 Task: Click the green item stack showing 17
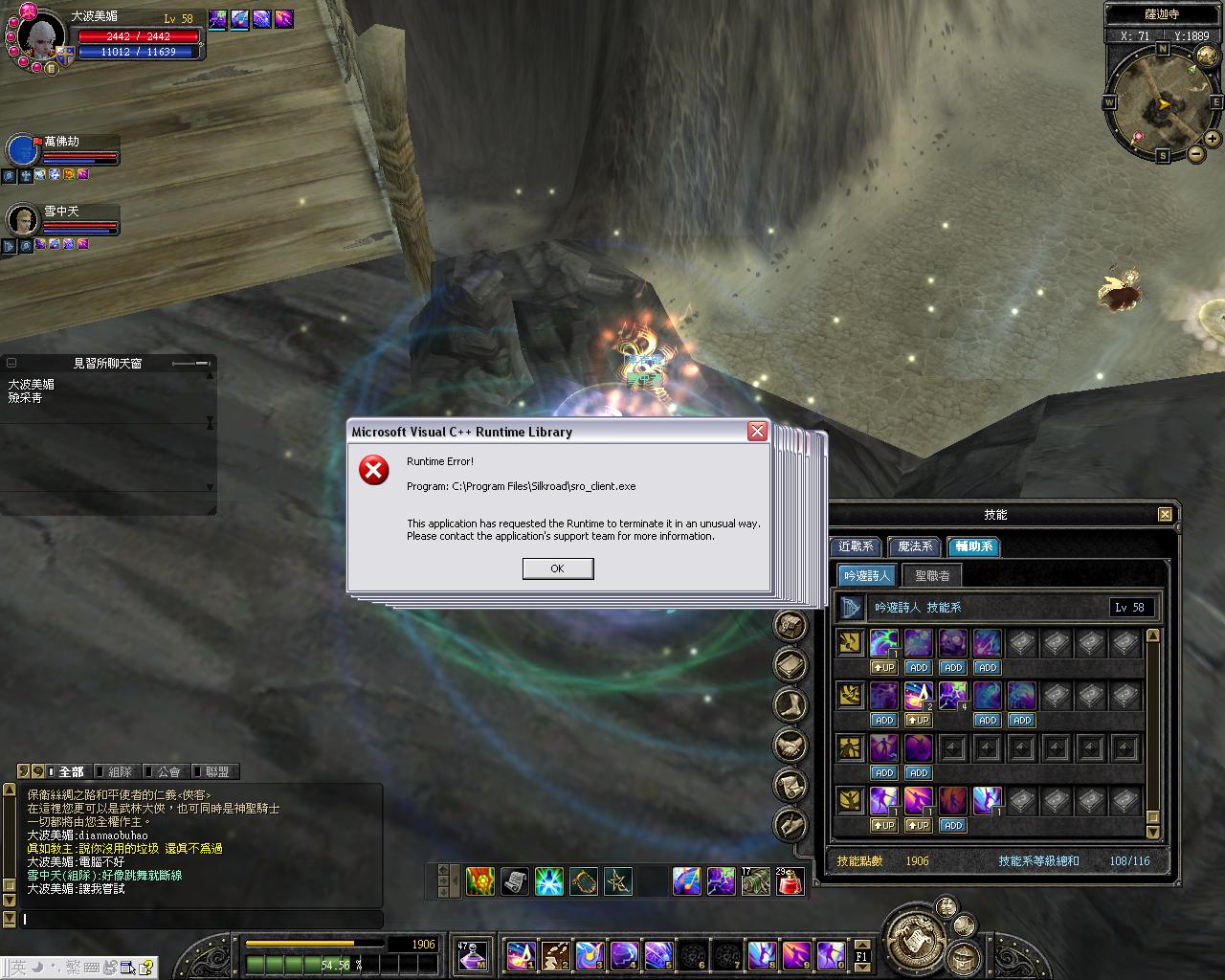(x=757, y=881)
